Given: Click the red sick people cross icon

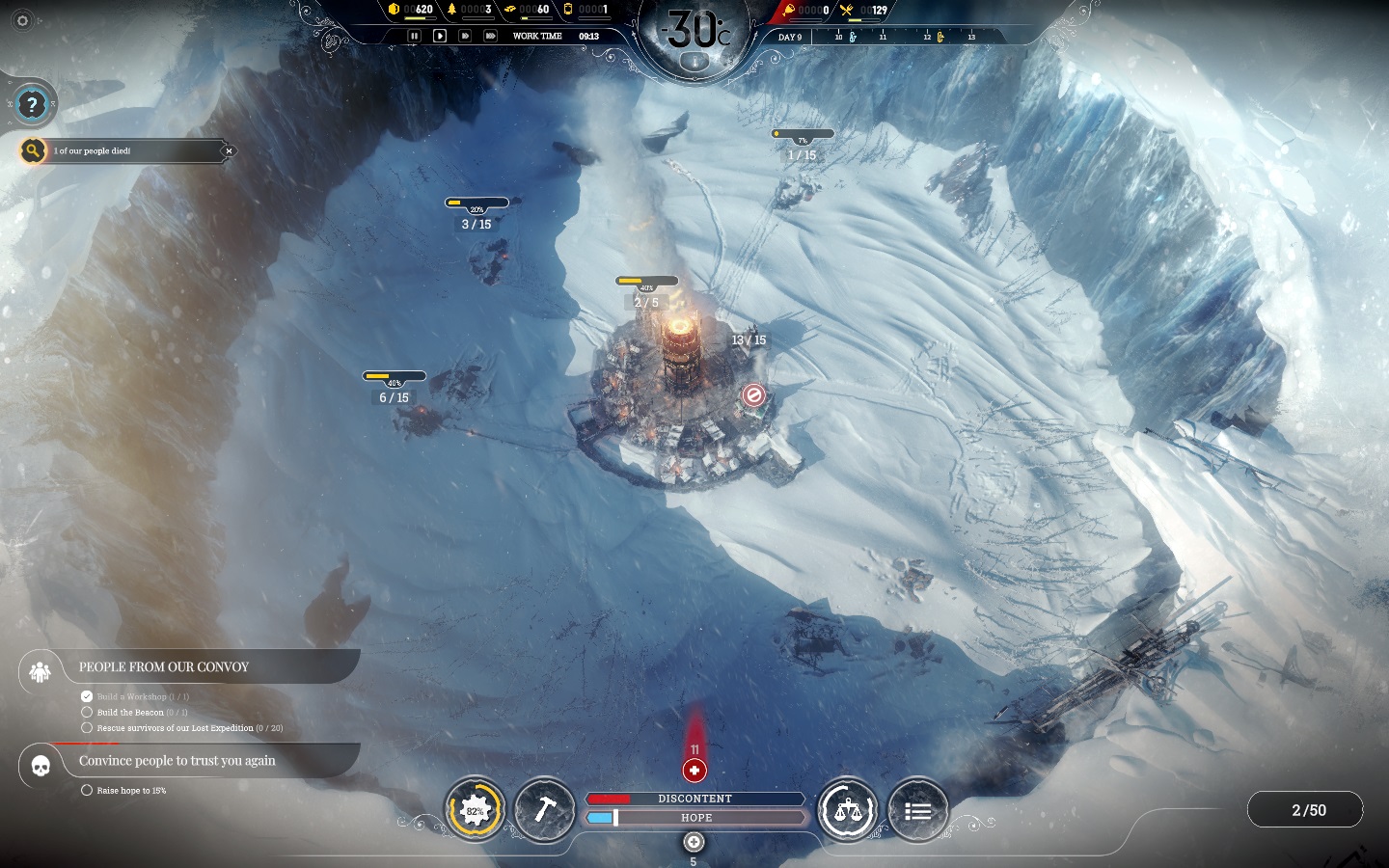Looking at the screenshot, I should (694, 771).
